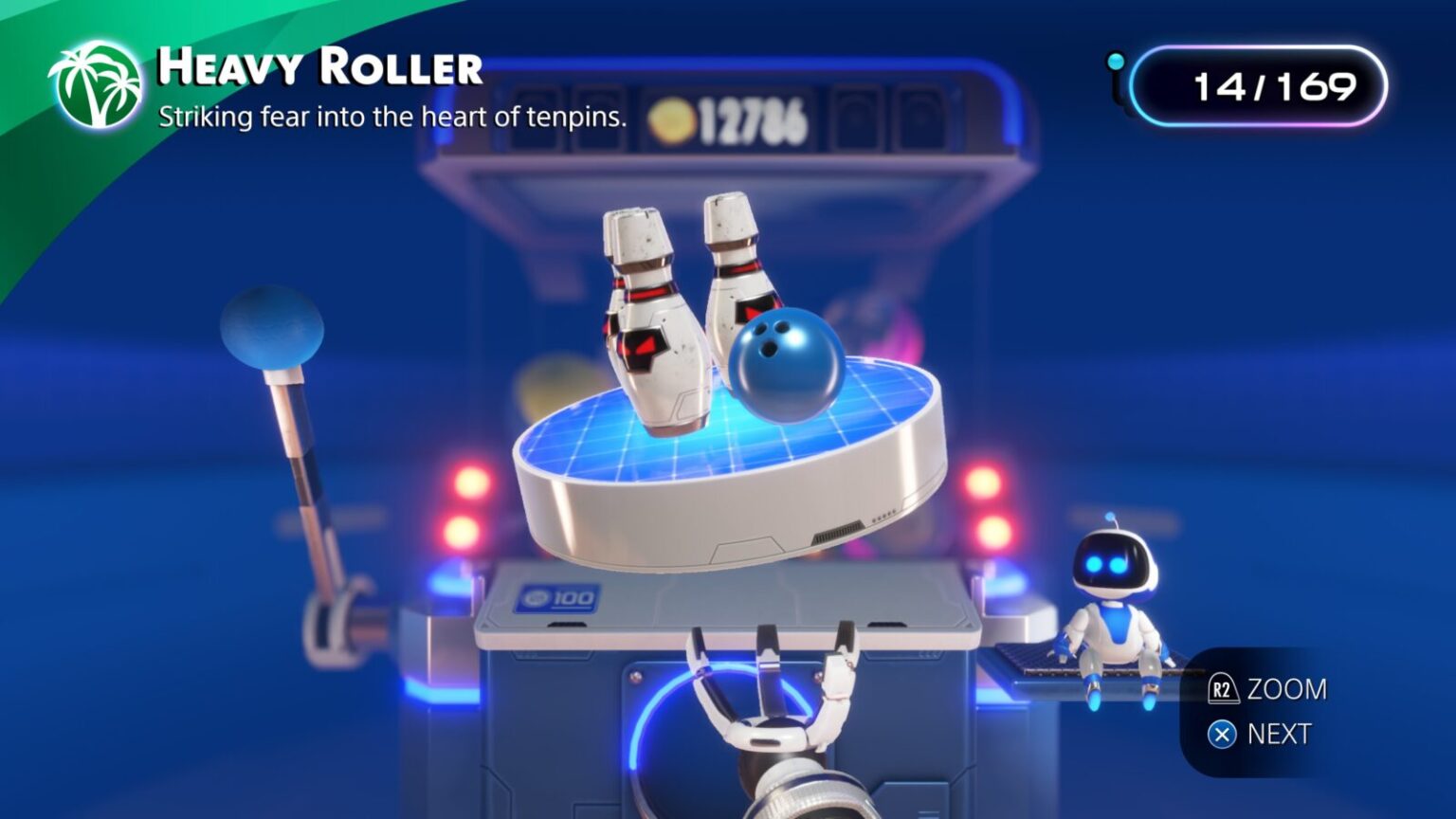Click the 100 badge on the machine
The image size is (1456, 819).
coord(556,596)
